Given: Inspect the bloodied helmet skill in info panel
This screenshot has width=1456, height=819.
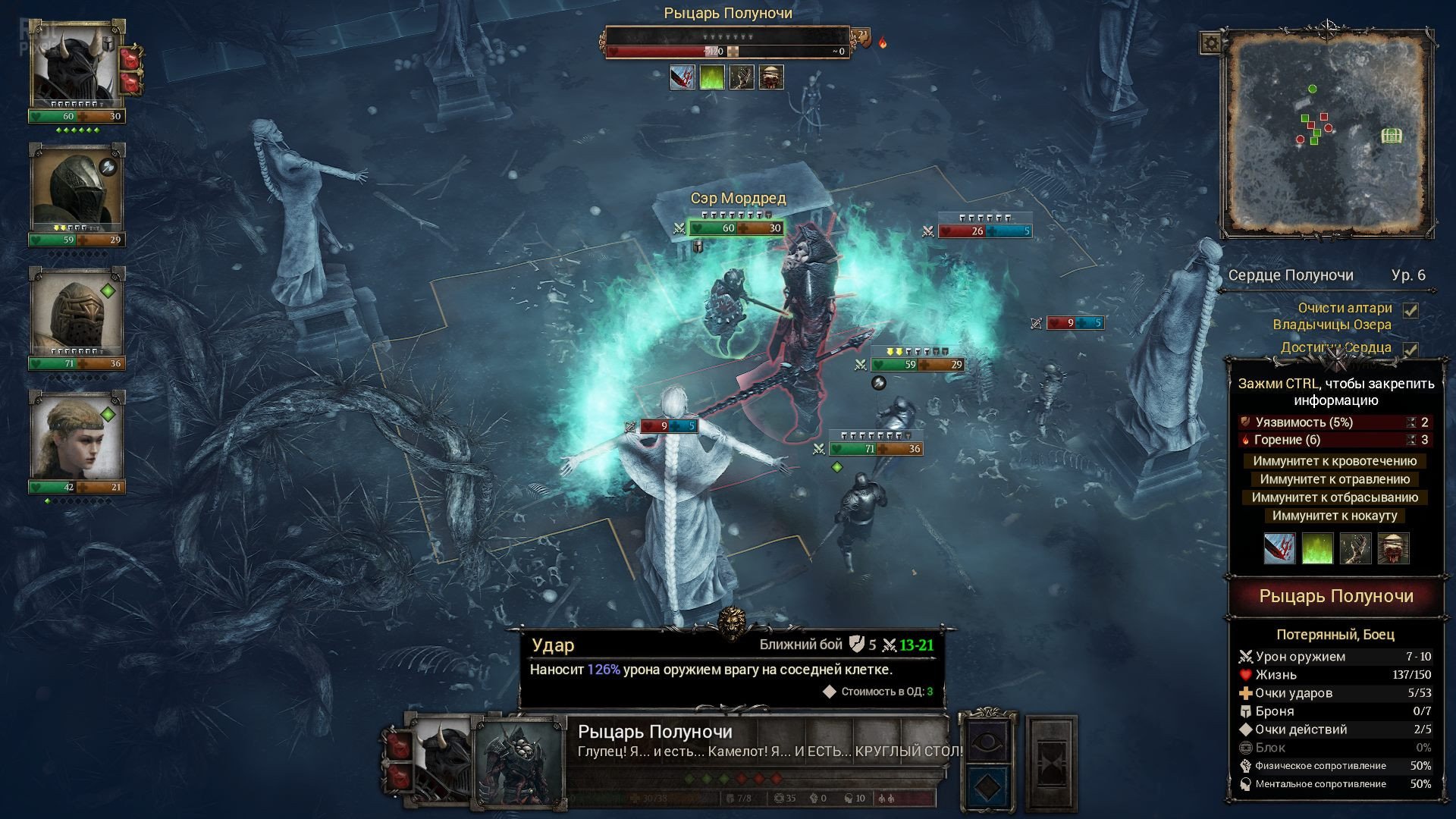Looking at the screenshot, I should [x=1393, y=548].
